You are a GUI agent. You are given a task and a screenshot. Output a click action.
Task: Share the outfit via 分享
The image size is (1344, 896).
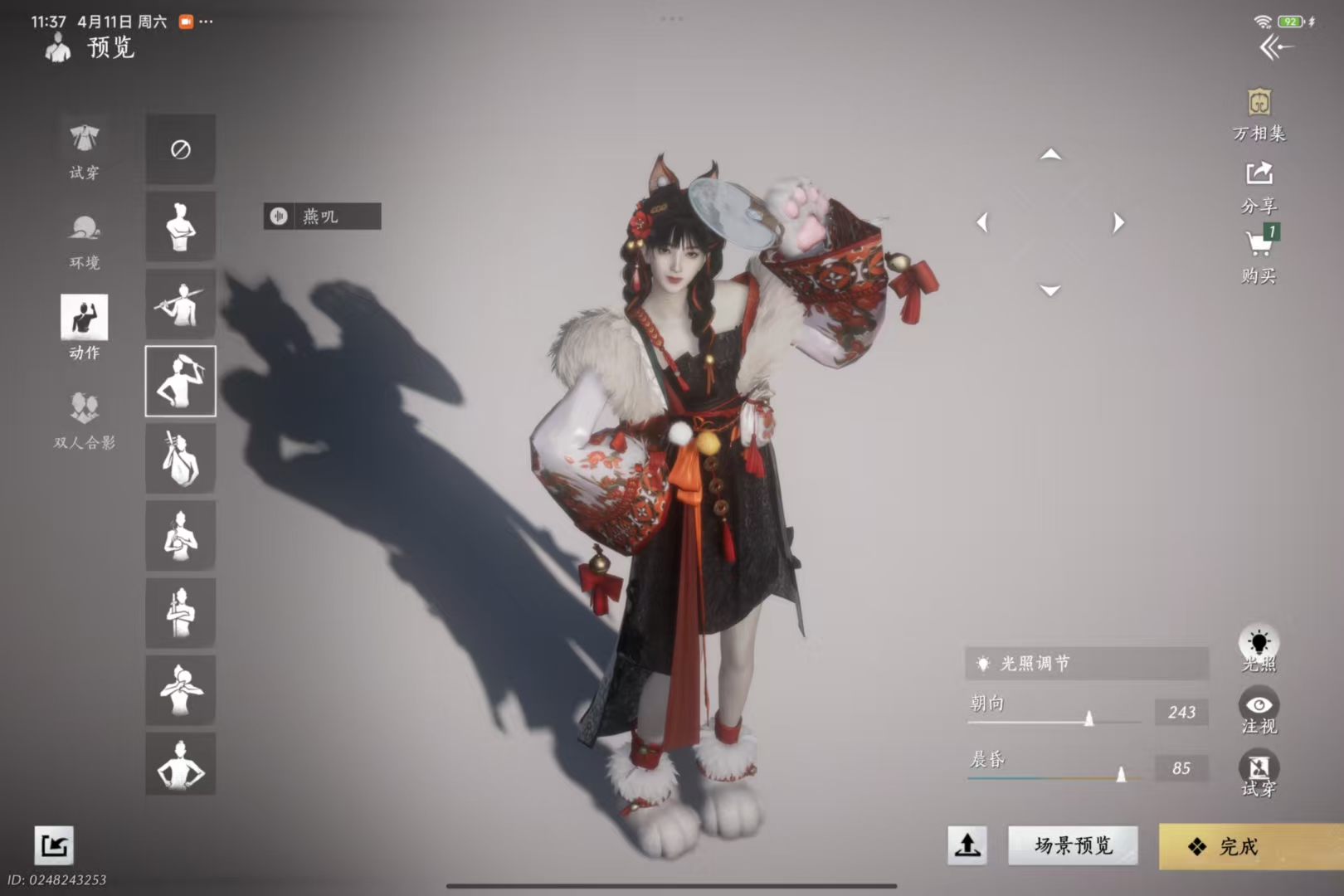click(1259, 186)
